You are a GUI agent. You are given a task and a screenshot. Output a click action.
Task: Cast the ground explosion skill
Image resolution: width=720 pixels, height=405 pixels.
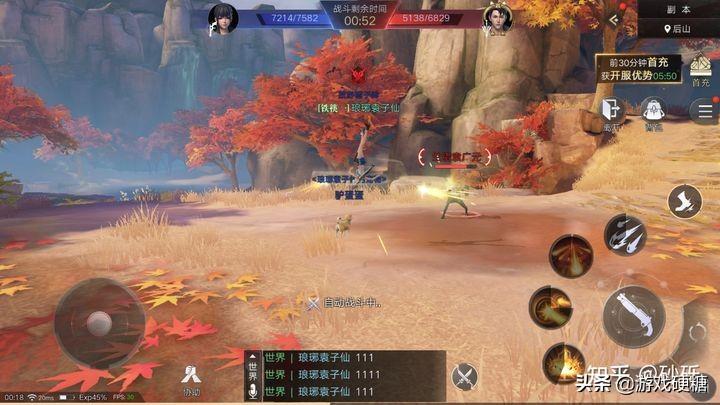point(564,362)
